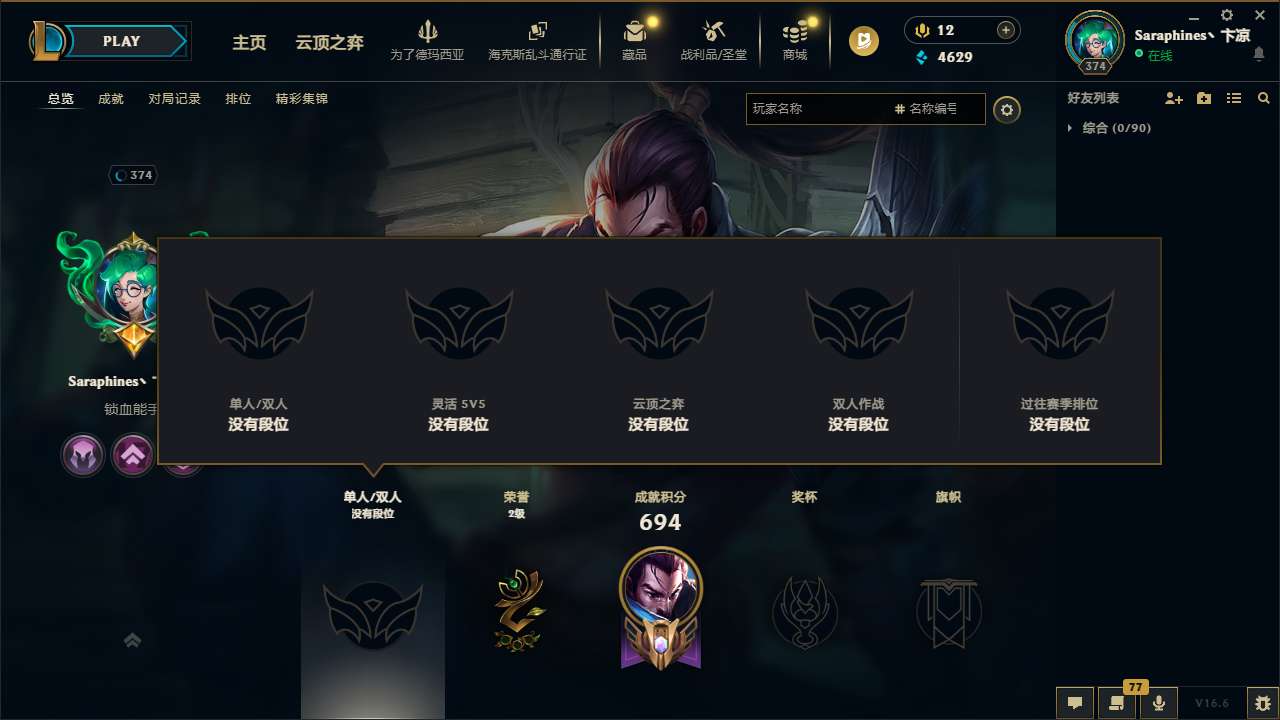Viewport: 1280px width, 720px height.
Task: Type in the 玩家名称 search field
Action: [x=820, y=109]
